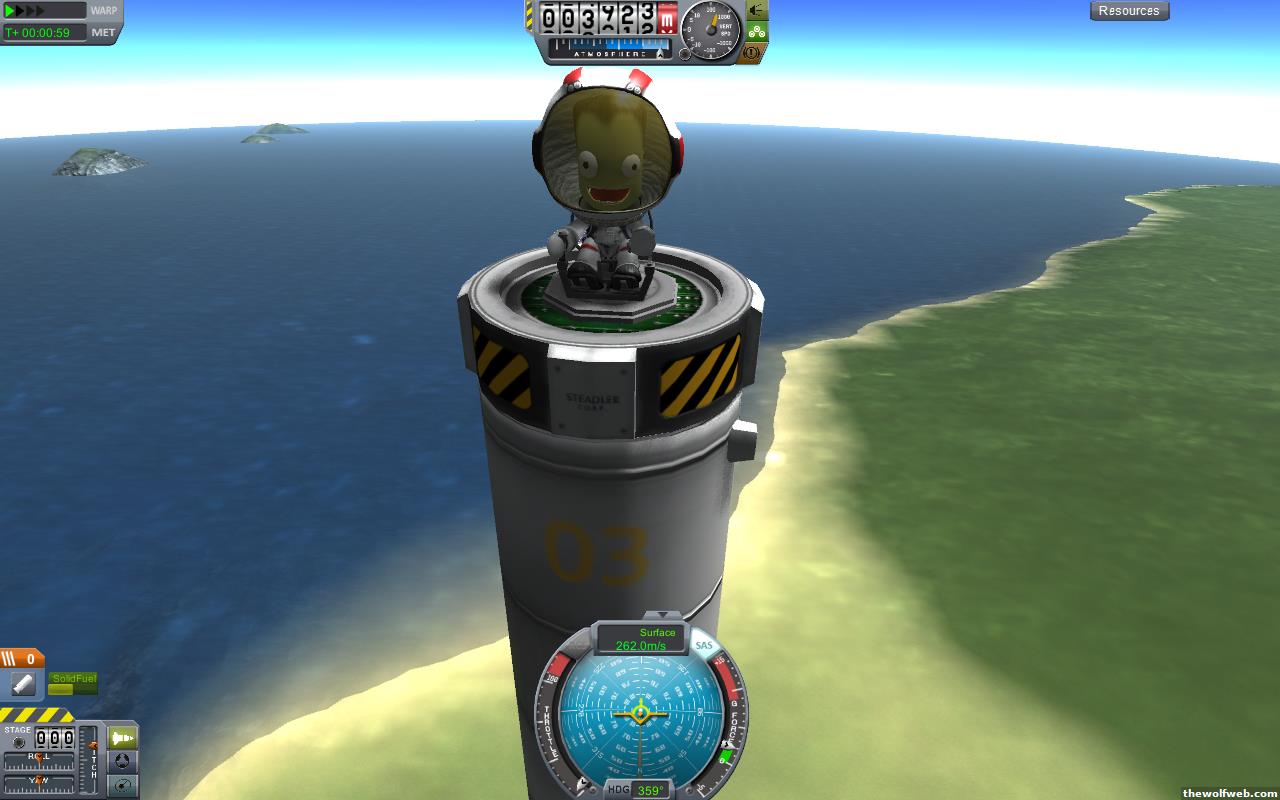Toggle the brakes warning button

[x=757, y=52]
